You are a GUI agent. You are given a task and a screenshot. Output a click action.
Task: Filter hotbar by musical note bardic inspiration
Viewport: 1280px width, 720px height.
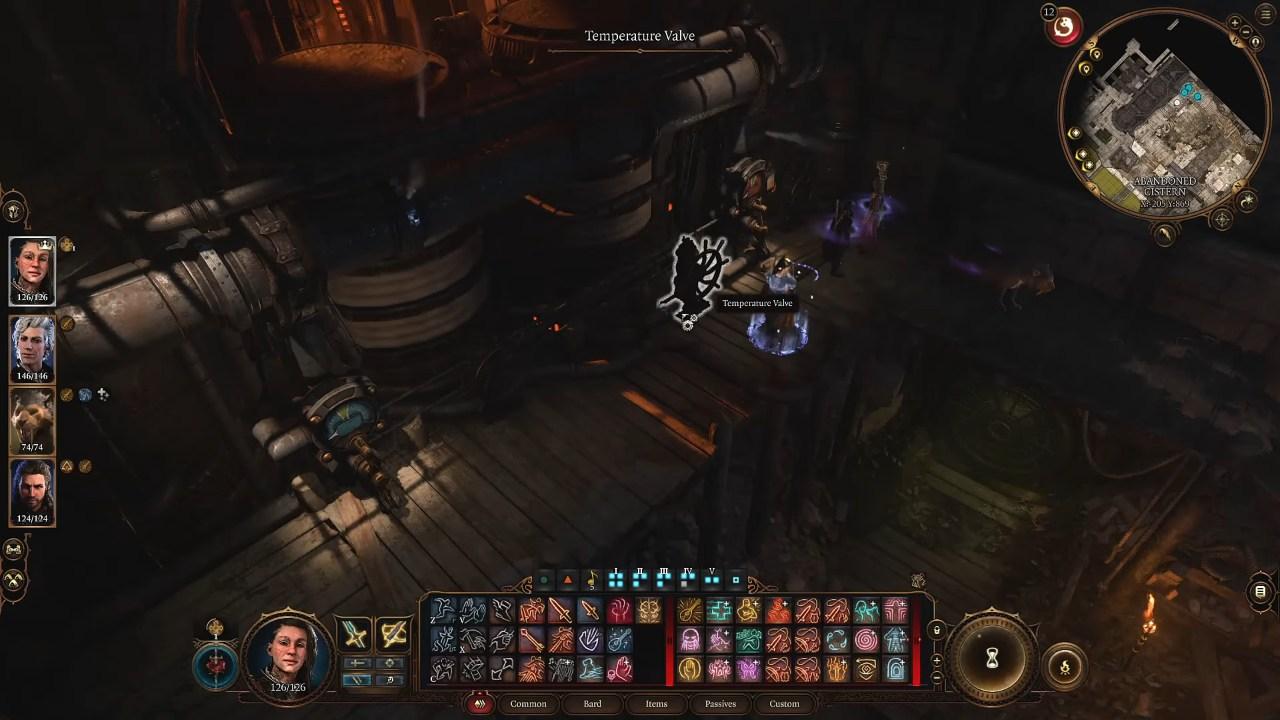click(x=591, y=579)
